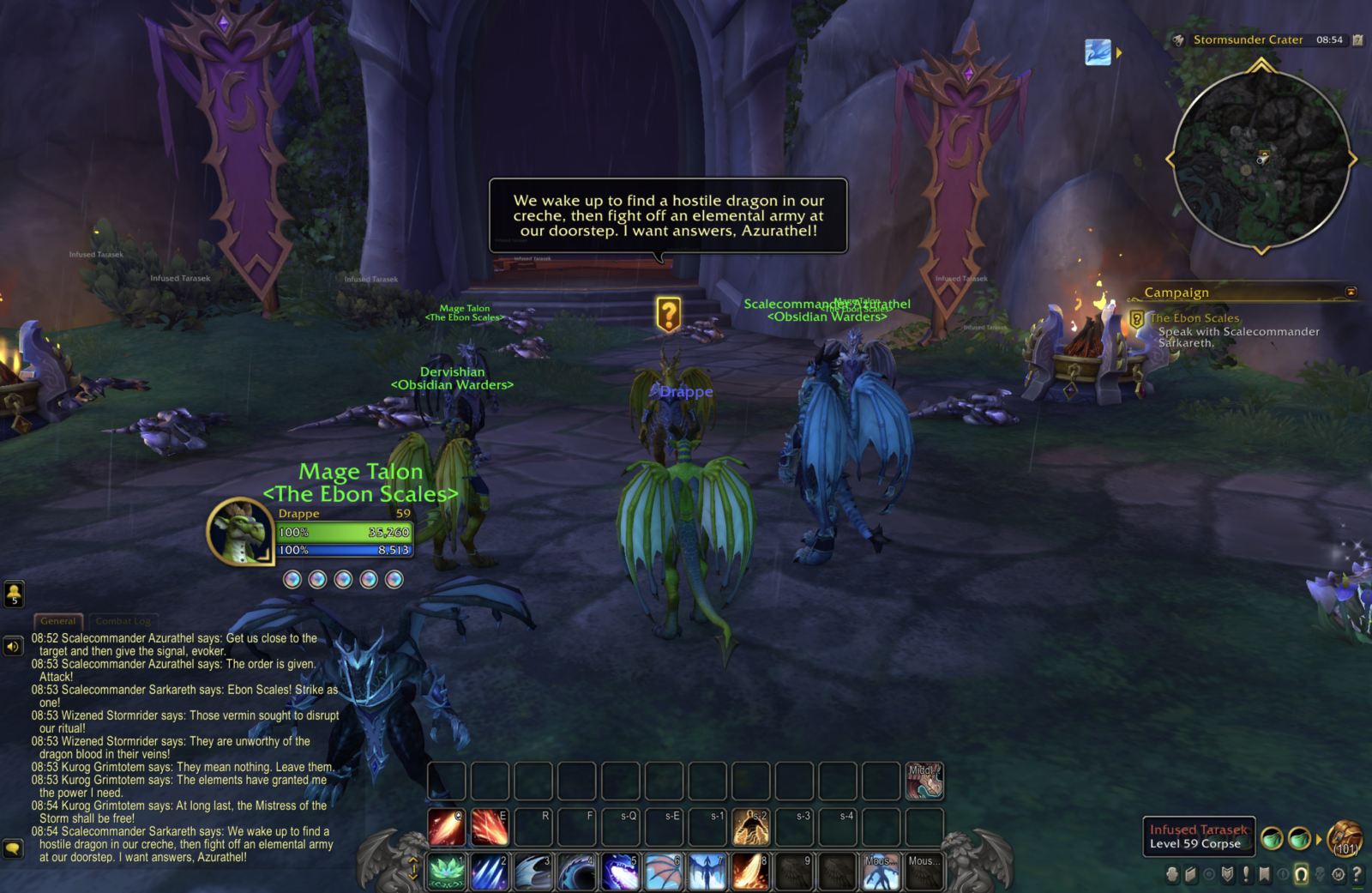This screenshot has width=1372, height=893.
Task: Click the action bar page up arrow
Action: 413,859
